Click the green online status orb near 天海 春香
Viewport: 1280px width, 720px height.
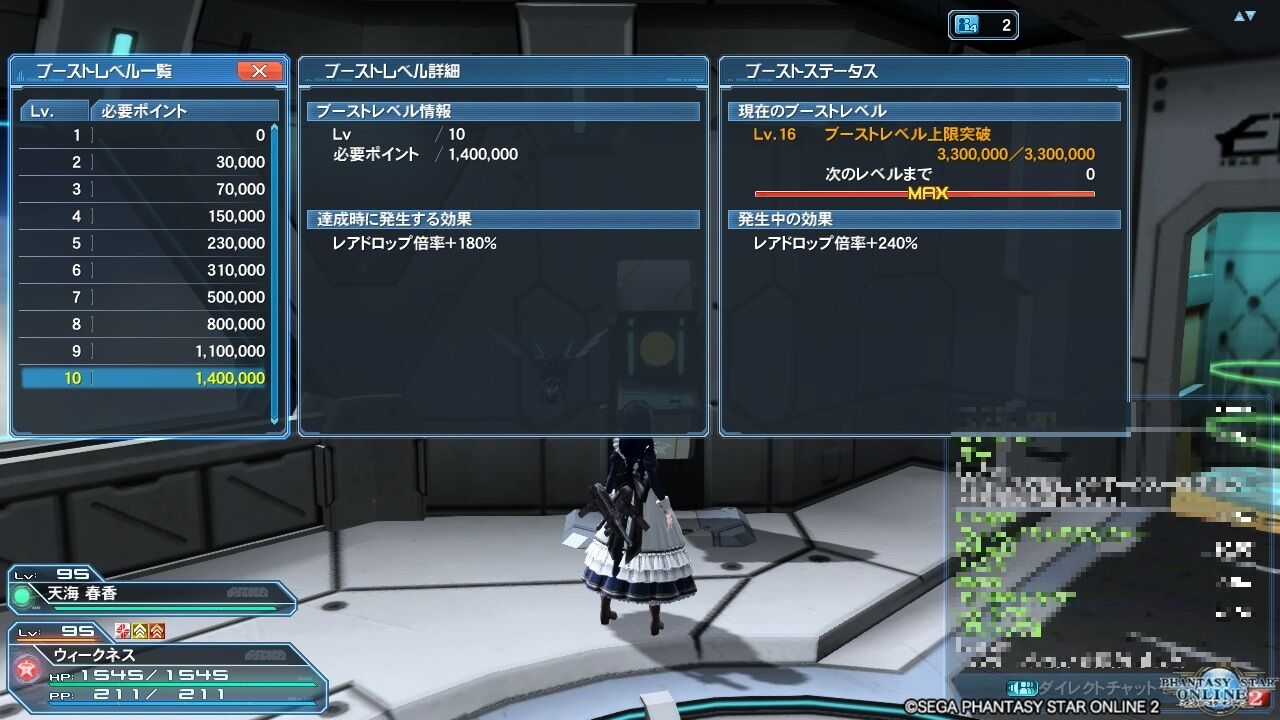point(24,597)
